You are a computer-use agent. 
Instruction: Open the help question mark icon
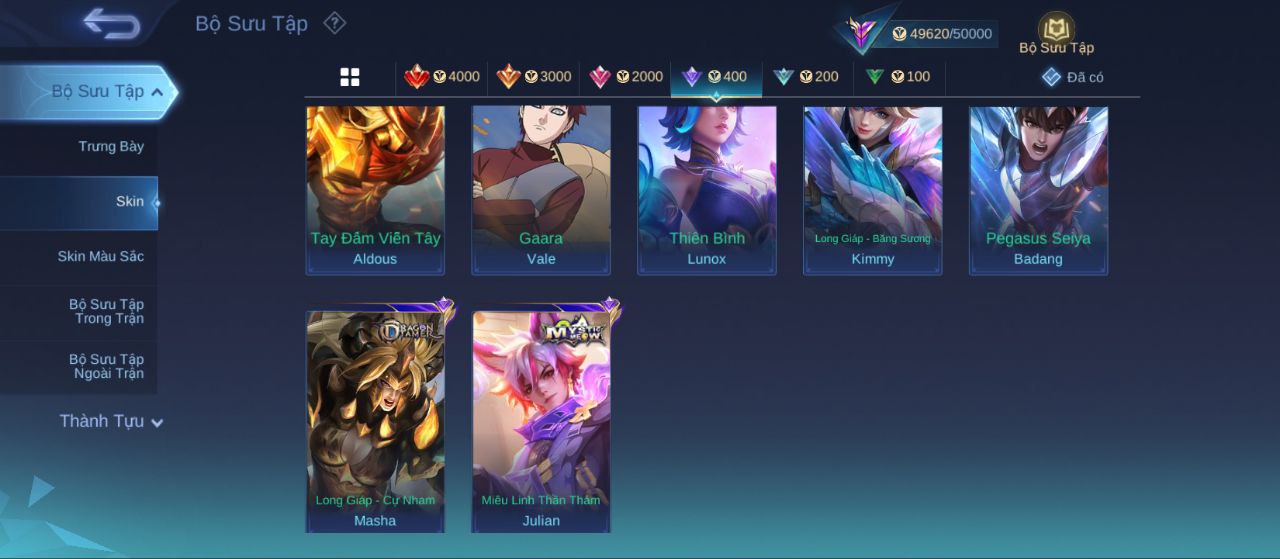335,23
